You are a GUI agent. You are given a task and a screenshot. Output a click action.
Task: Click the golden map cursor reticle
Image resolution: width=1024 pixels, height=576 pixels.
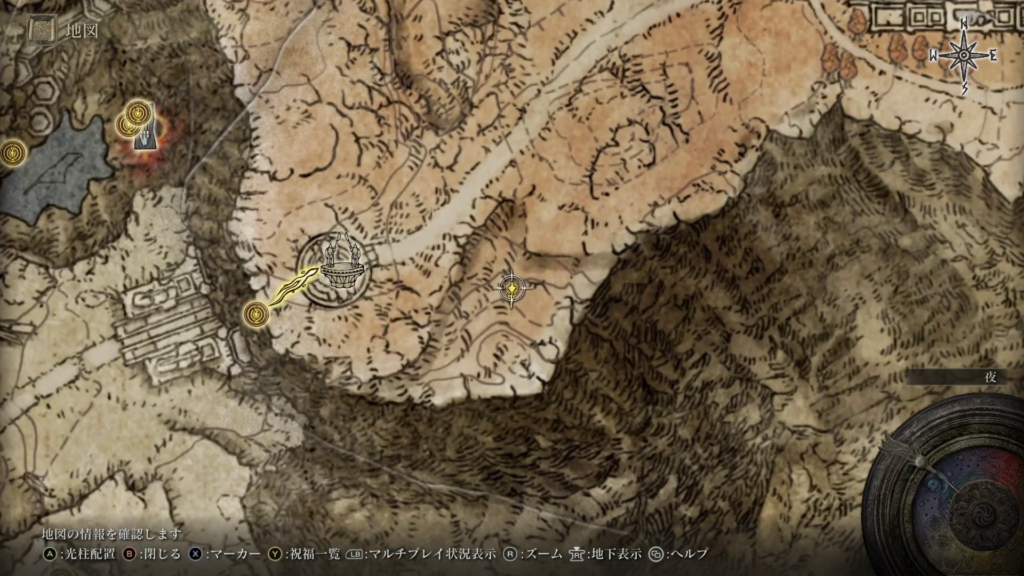pyautogui.click(x=512, y=288)
